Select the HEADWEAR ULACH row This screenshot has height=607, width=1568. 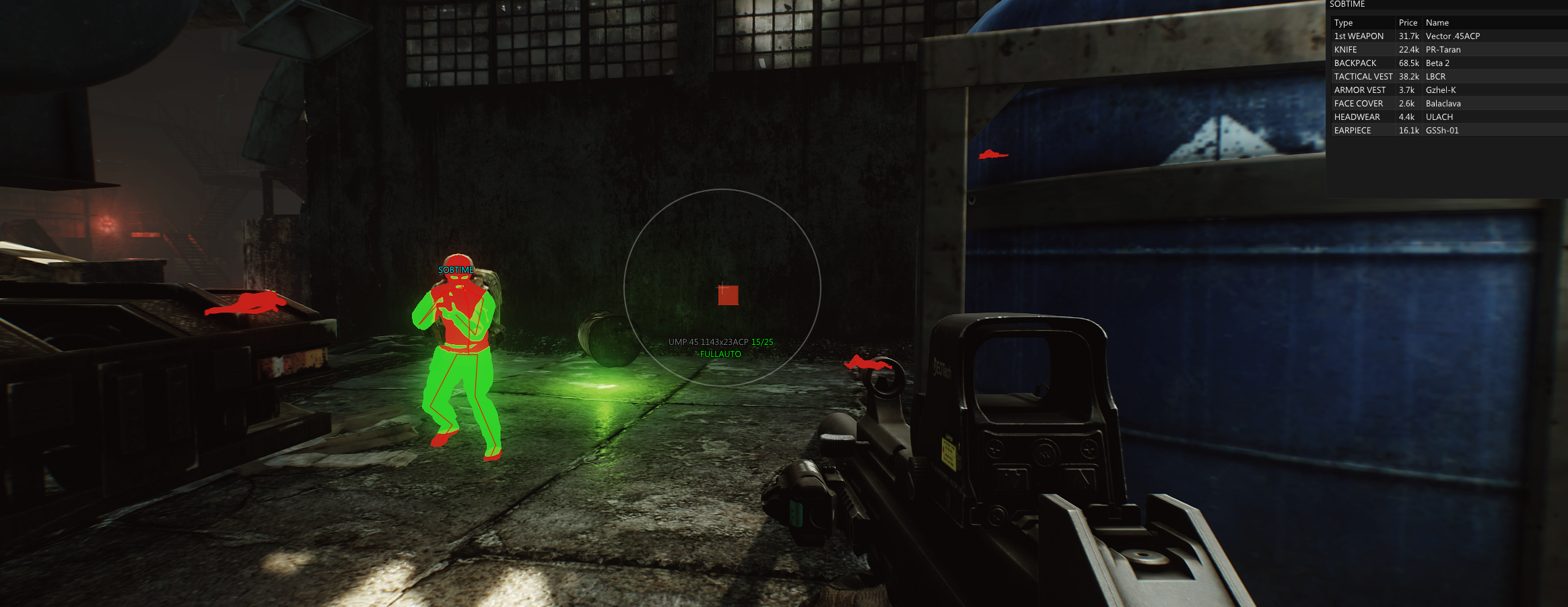[x=1447, y=117]
